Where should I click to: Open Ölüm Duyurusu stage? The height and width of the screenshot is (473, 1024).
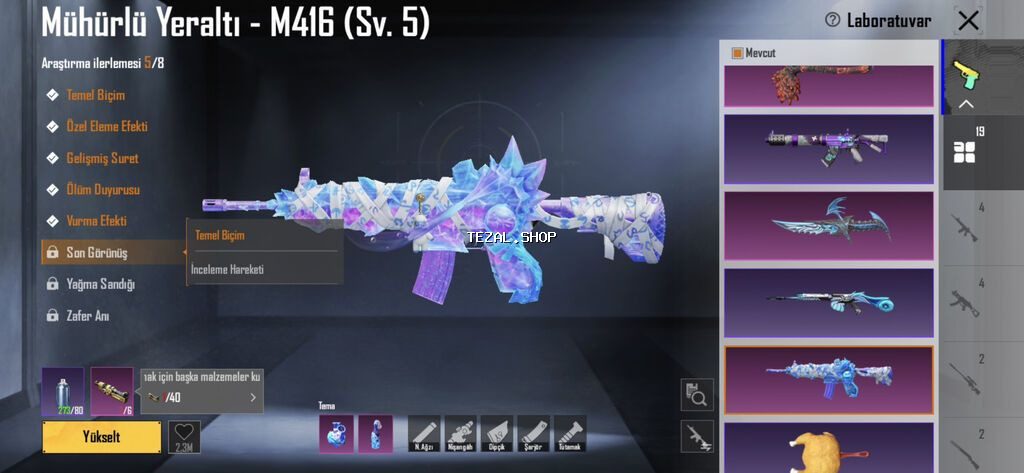pyautogui.click(x=103, y=189)
